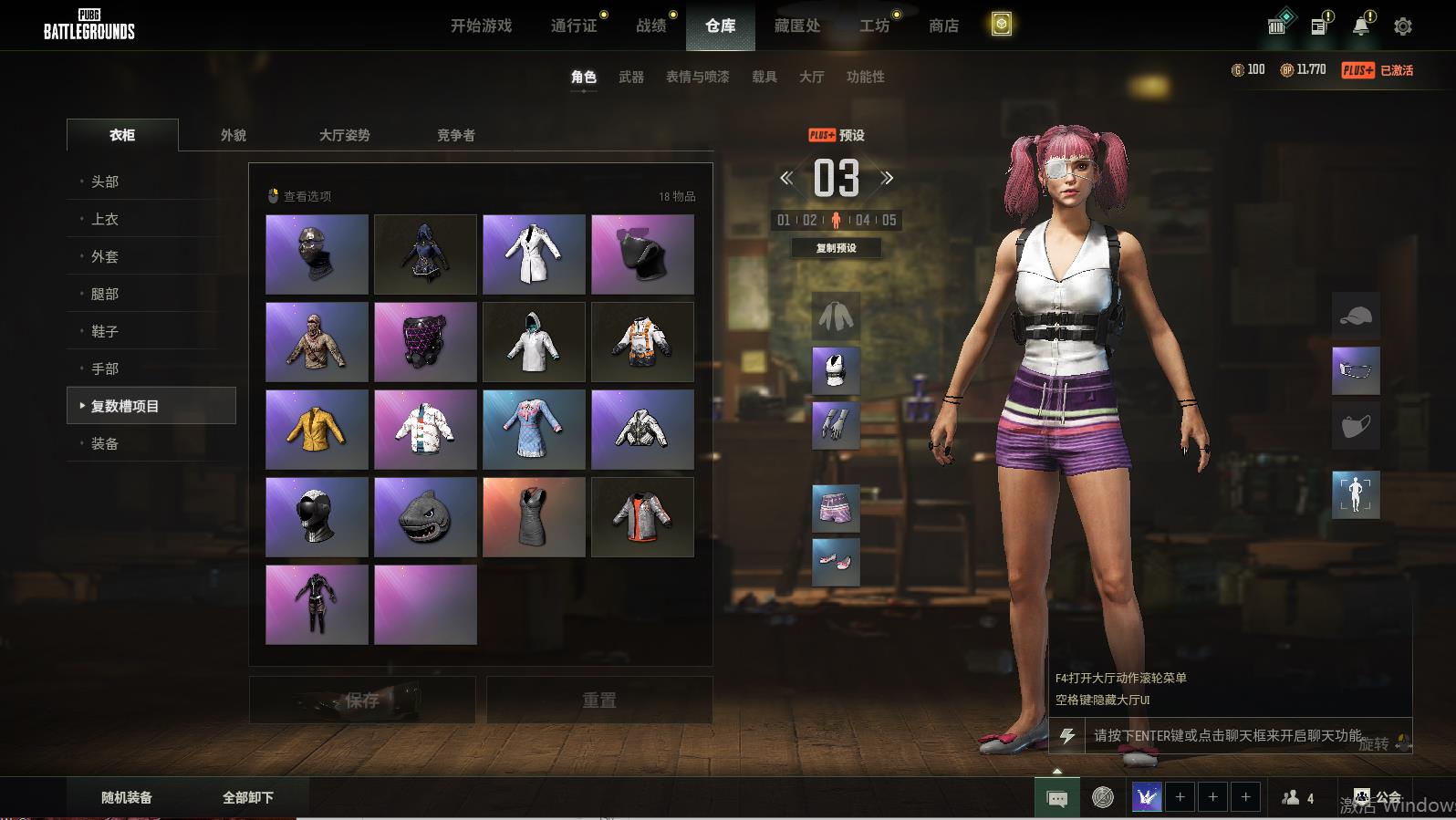Click the chat input field
Viewport: 1456px width, 820px height.
click(1227, 735)
